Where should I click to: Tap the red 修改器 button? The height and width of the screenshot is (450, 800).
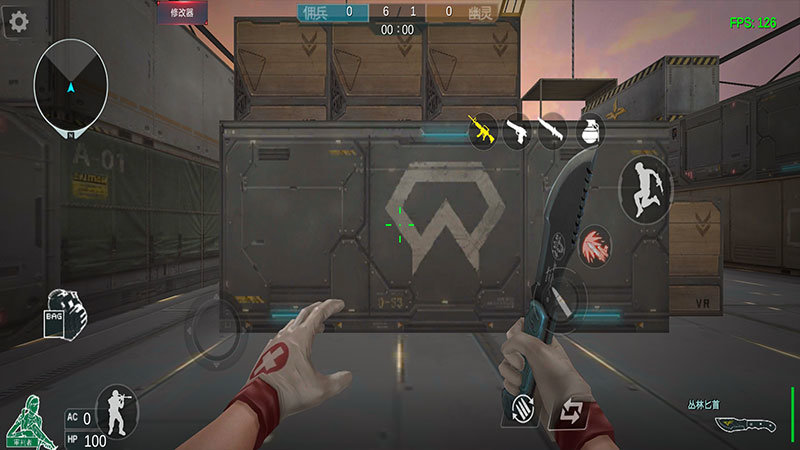coord(182,13)
